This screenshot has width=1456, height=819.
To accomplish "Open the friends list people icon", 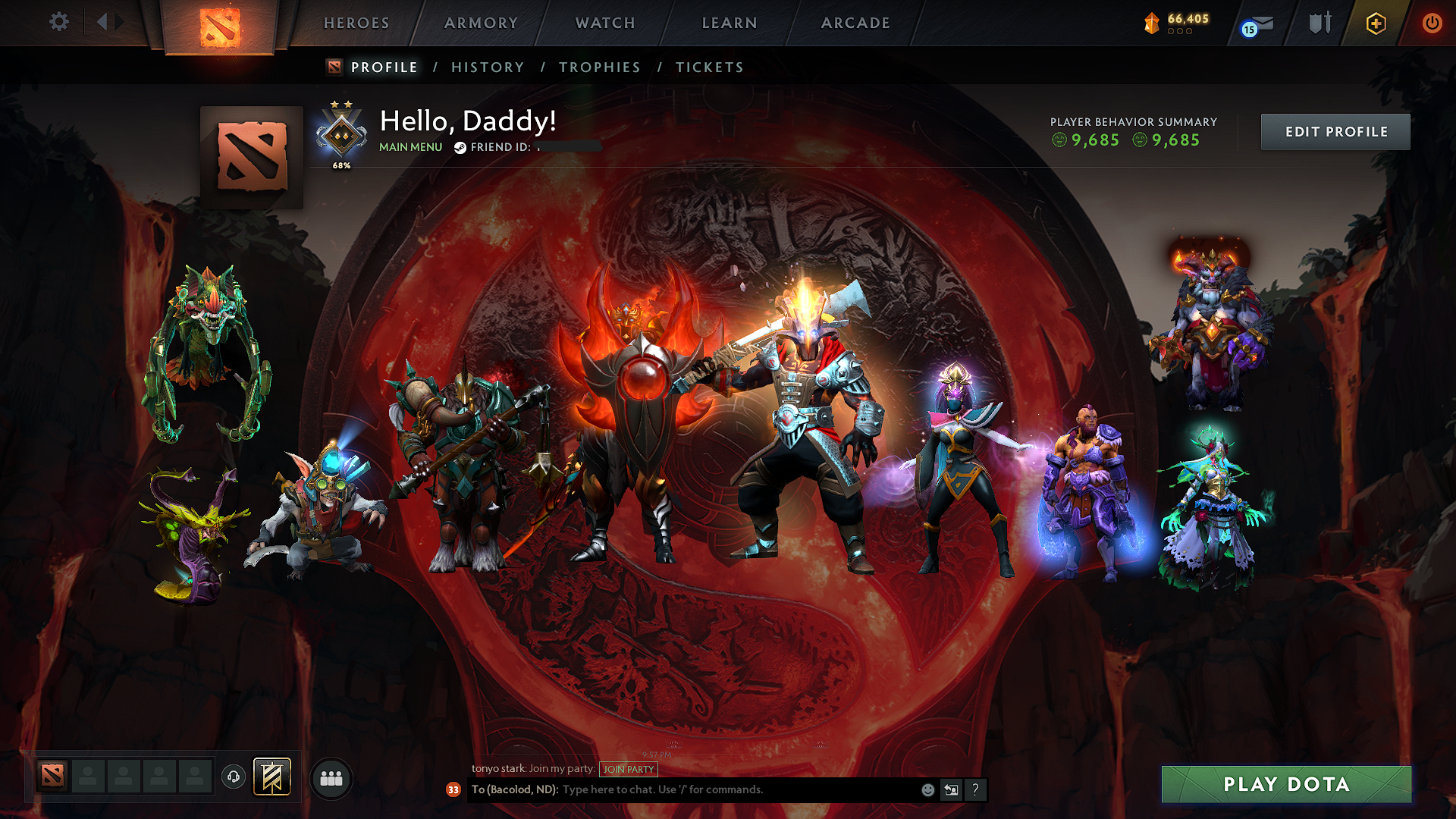I will 331,777.
